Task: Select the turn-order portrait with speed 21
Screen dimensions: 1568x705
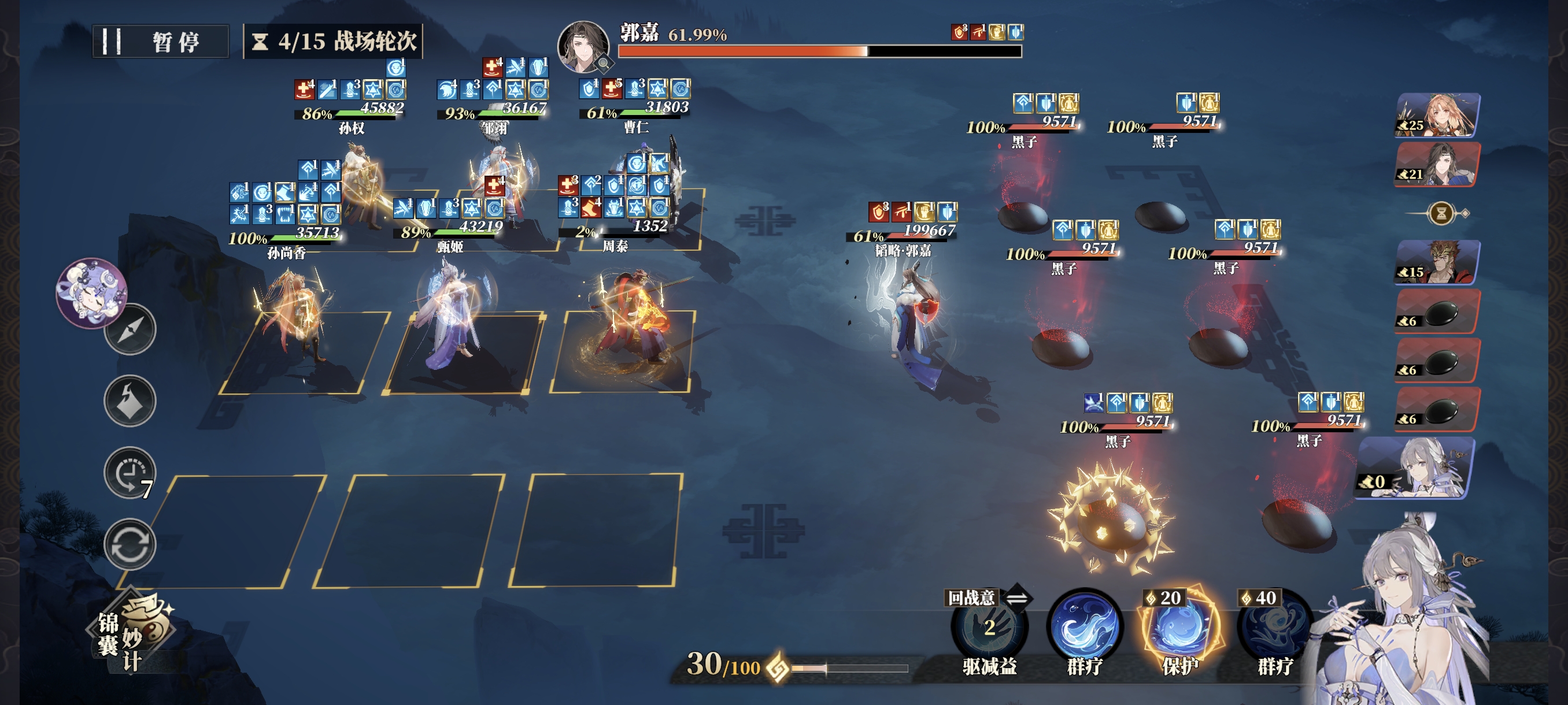Action: coord(1438,164)
